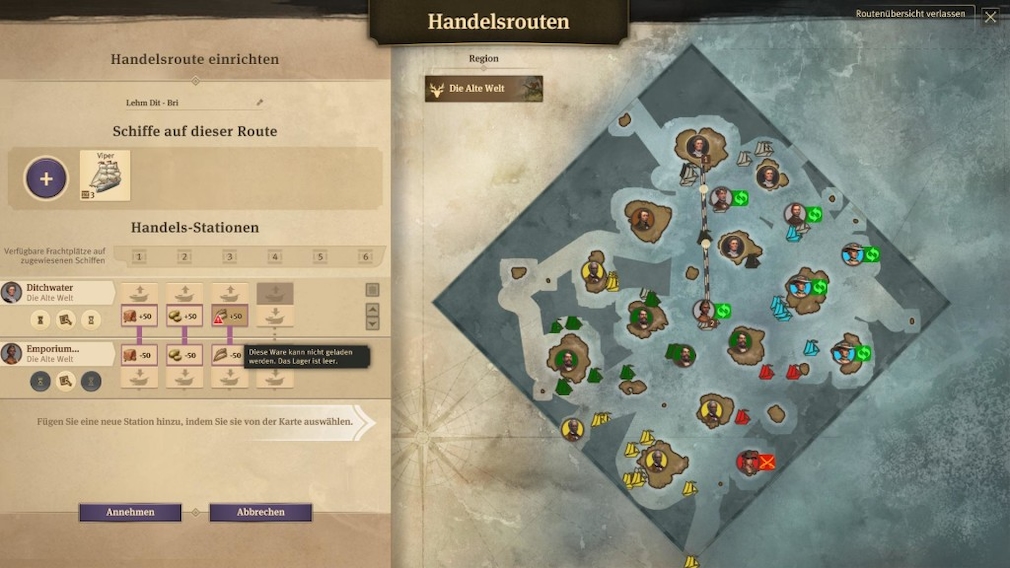Move the Ditchwater station down in order
This screenshot has height=568, width=1010.
click(372, 323)
